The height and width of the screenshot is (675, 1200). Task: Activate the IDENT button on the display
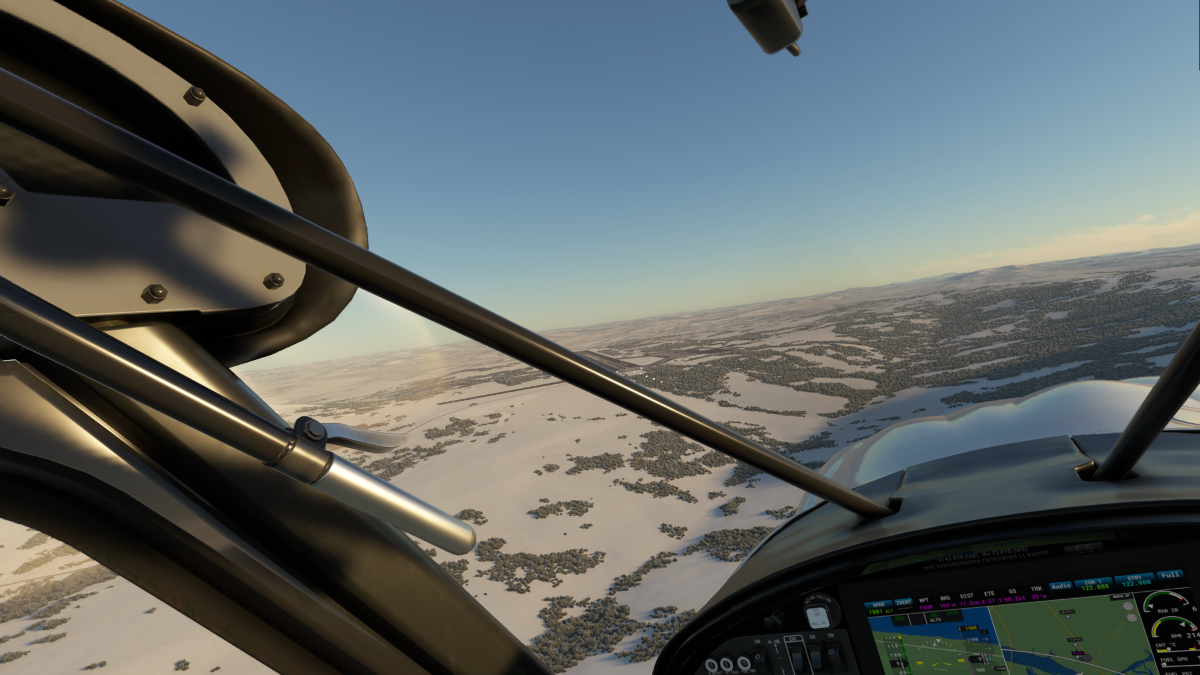903,603
